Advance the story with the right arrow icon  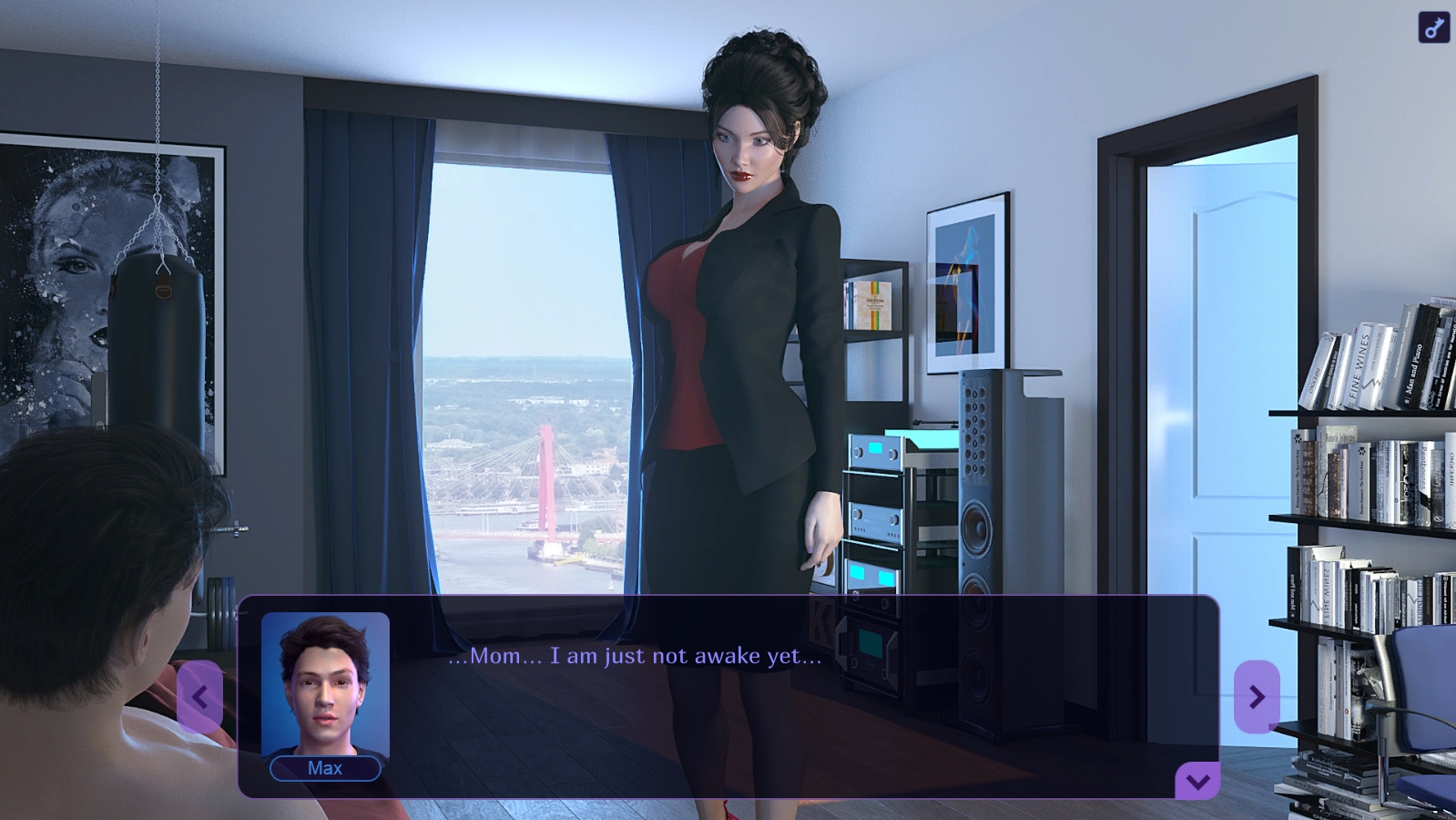click(1256, 696)
